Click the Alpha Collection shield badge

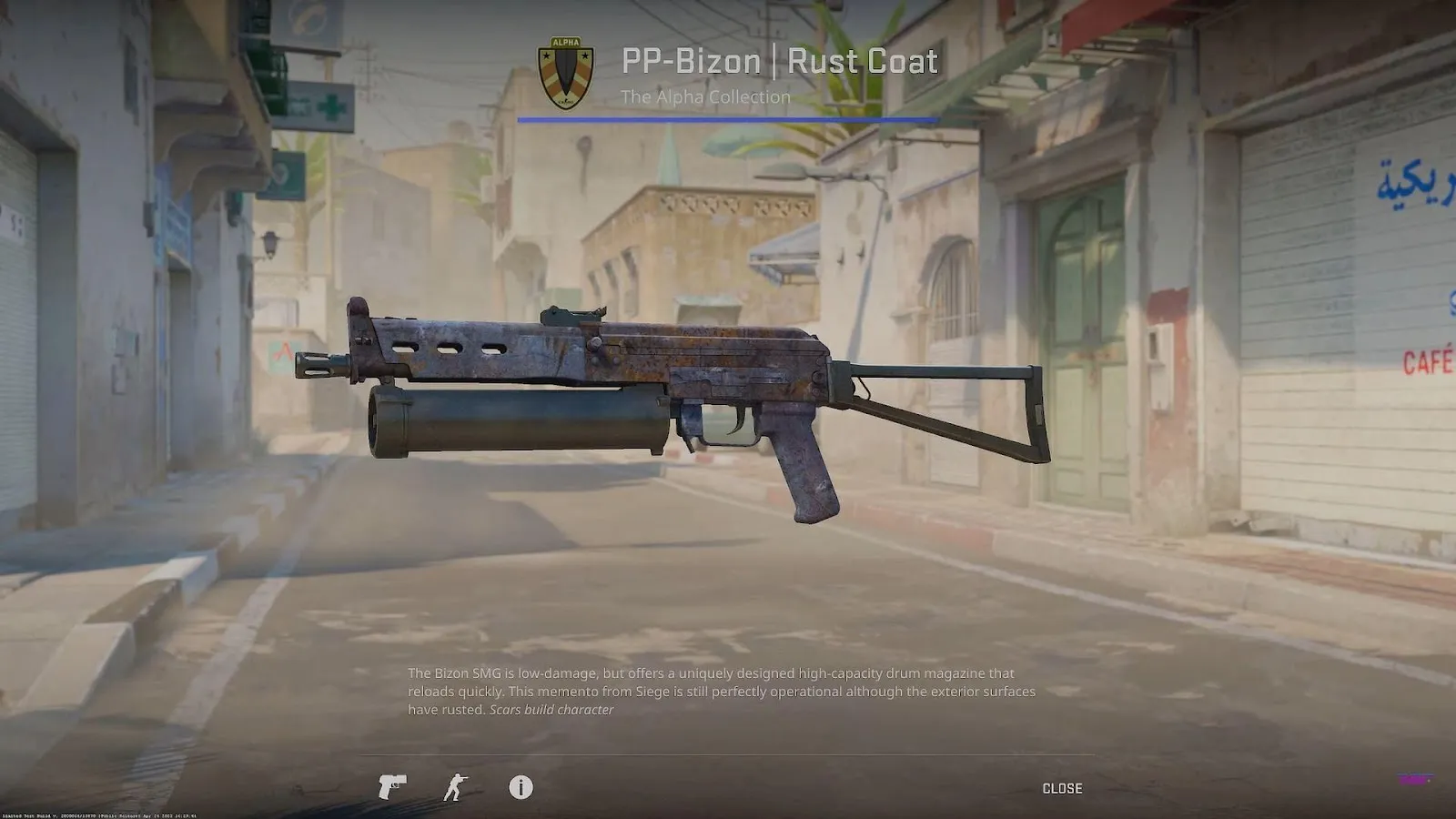565,73
